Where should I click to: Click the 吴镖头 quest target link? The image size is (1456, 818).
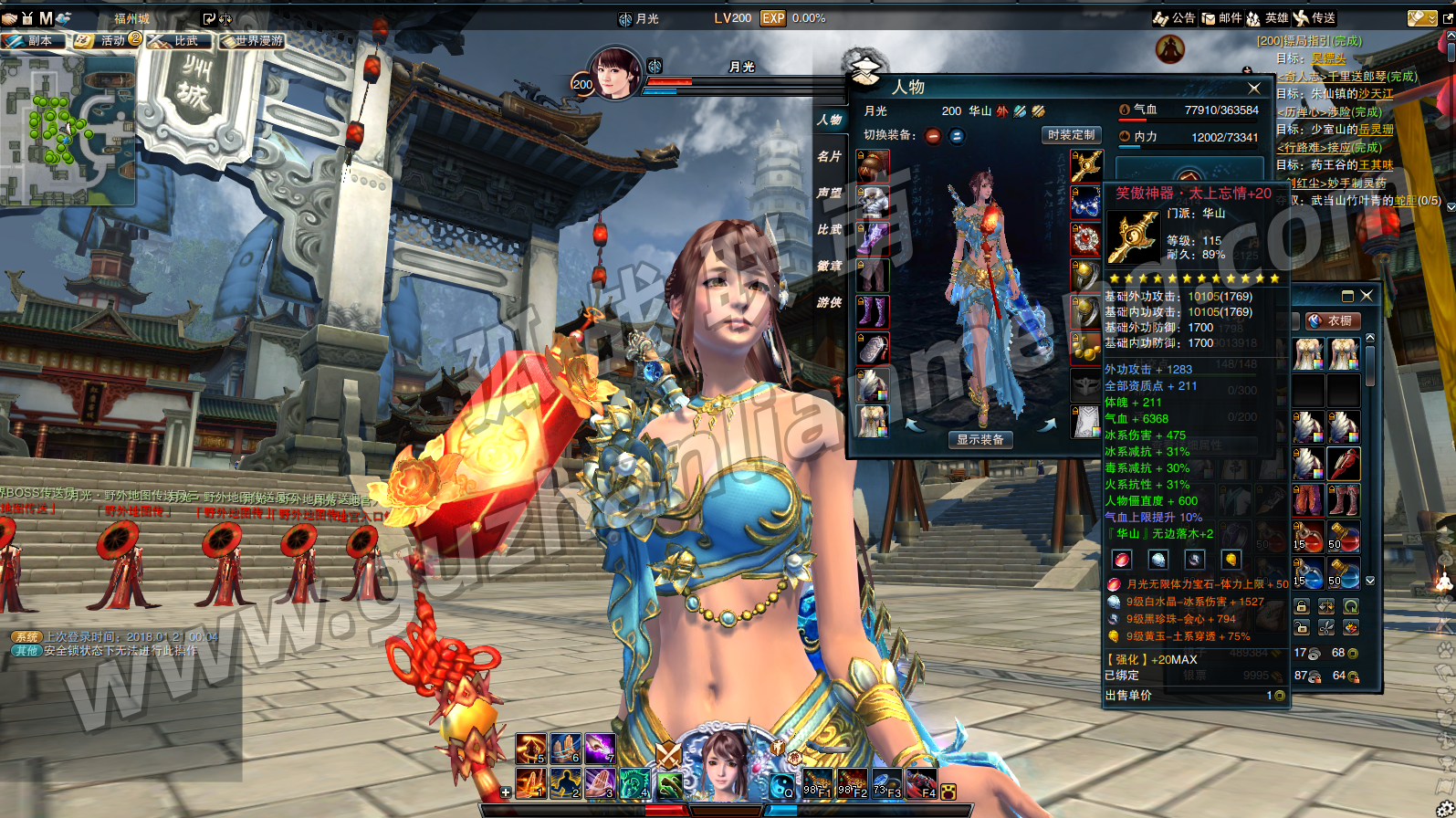coord(1328,58)
